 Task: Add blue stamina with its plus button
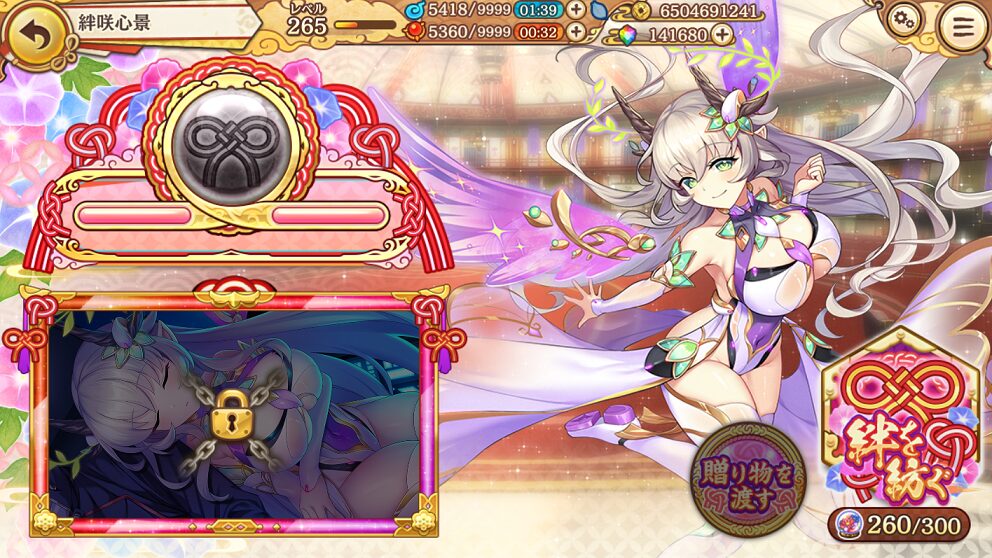click(x=577, y=10)
